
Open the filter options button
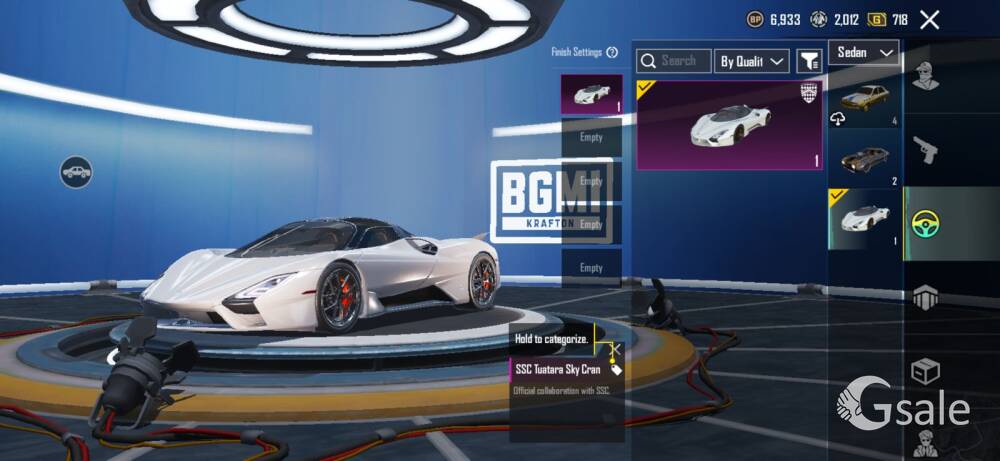click(x=808, y=61)
